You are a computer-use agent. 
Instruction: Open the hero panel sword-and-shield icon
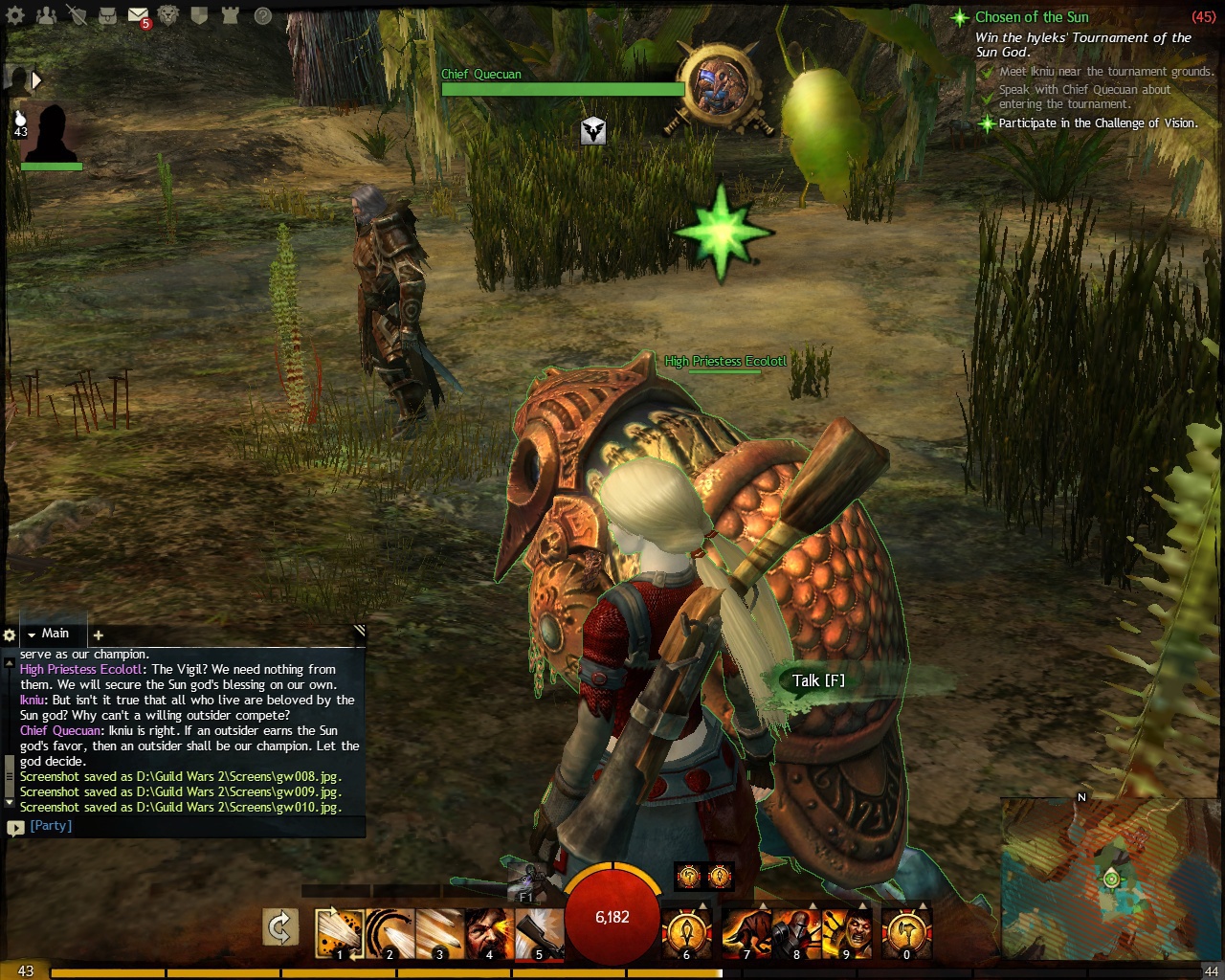(x=78, y=15)
